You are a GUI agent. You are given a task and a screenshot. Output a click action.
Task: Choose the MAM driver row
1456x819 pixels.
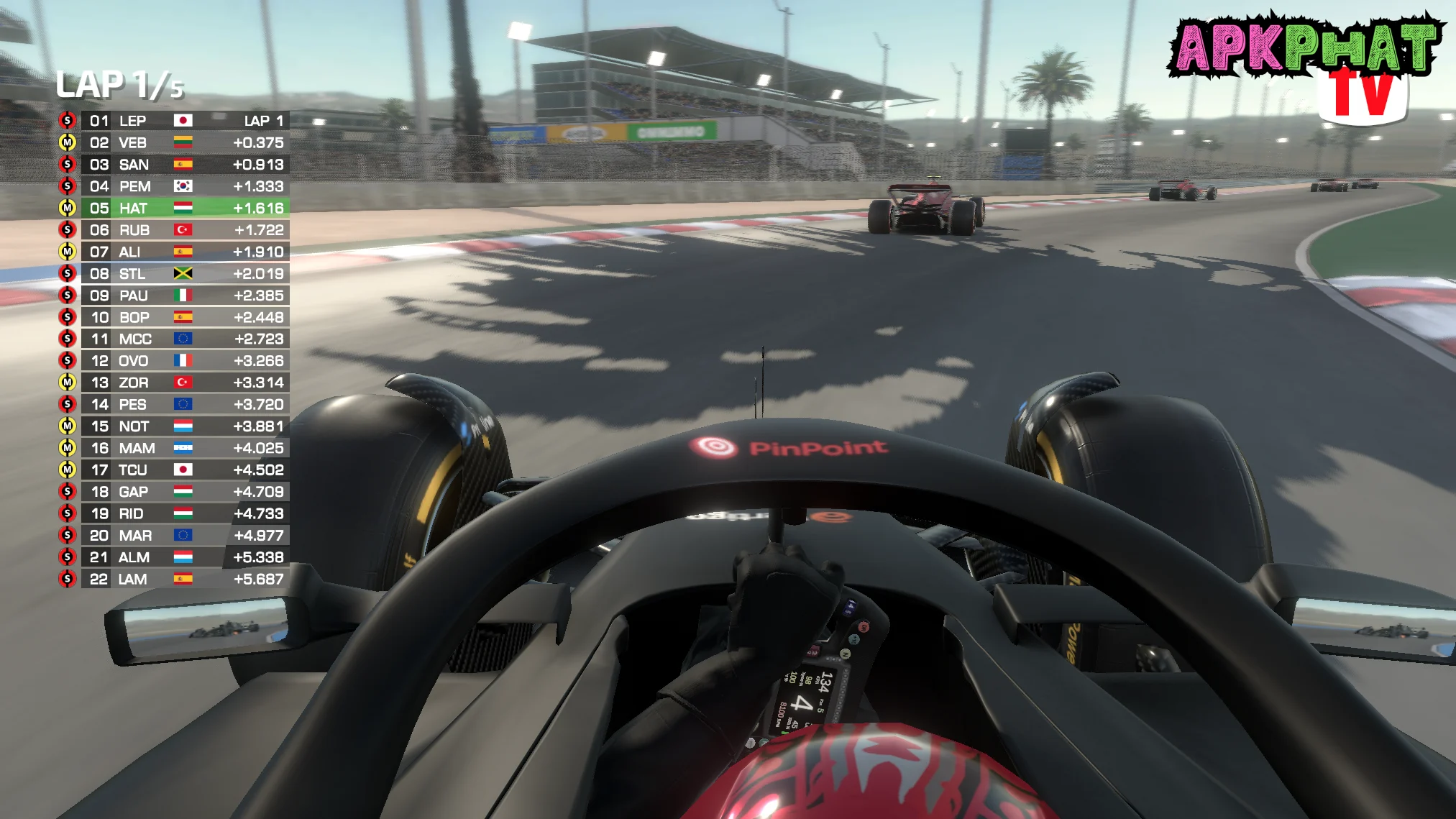coord(173,448)
